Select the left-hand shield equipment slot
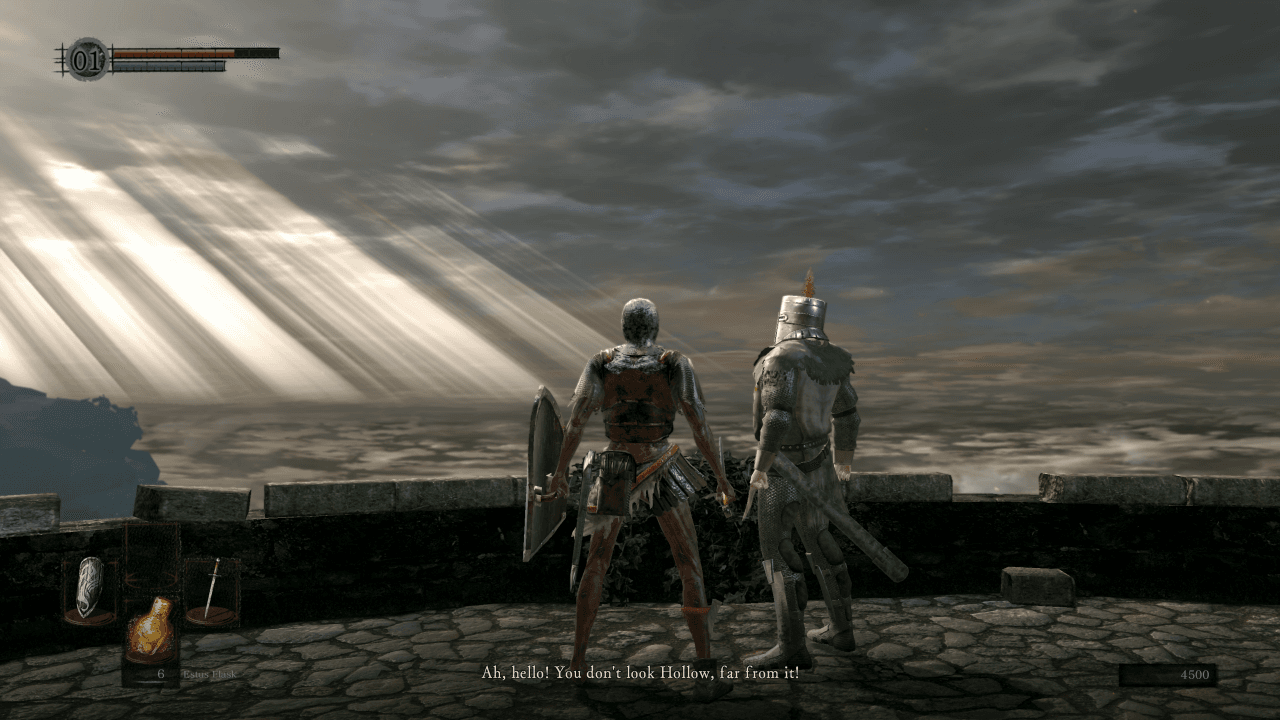The image size is (1280, 720). [x=90, y=589]
